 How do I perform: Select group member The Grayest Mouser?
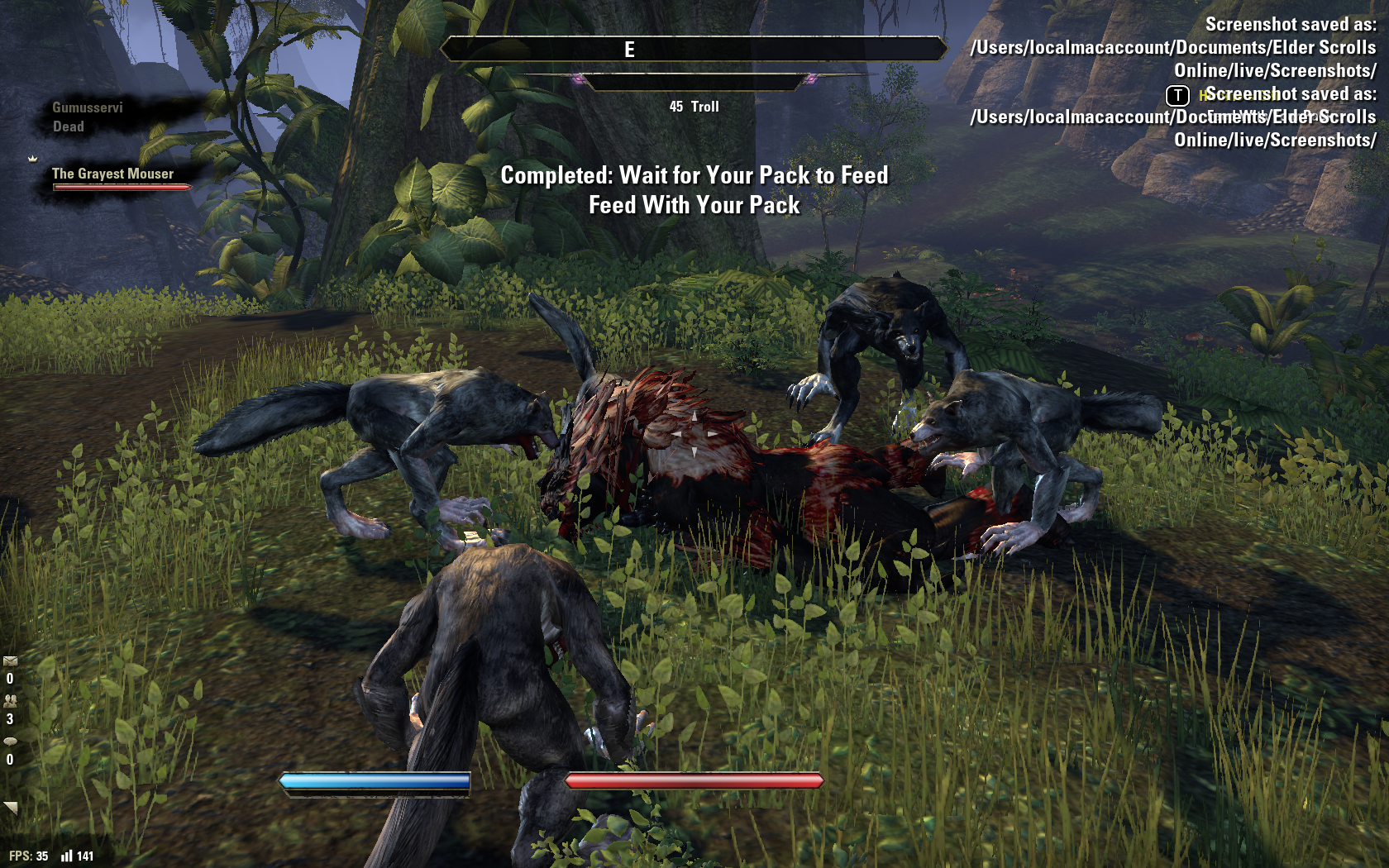click(112, 174)
